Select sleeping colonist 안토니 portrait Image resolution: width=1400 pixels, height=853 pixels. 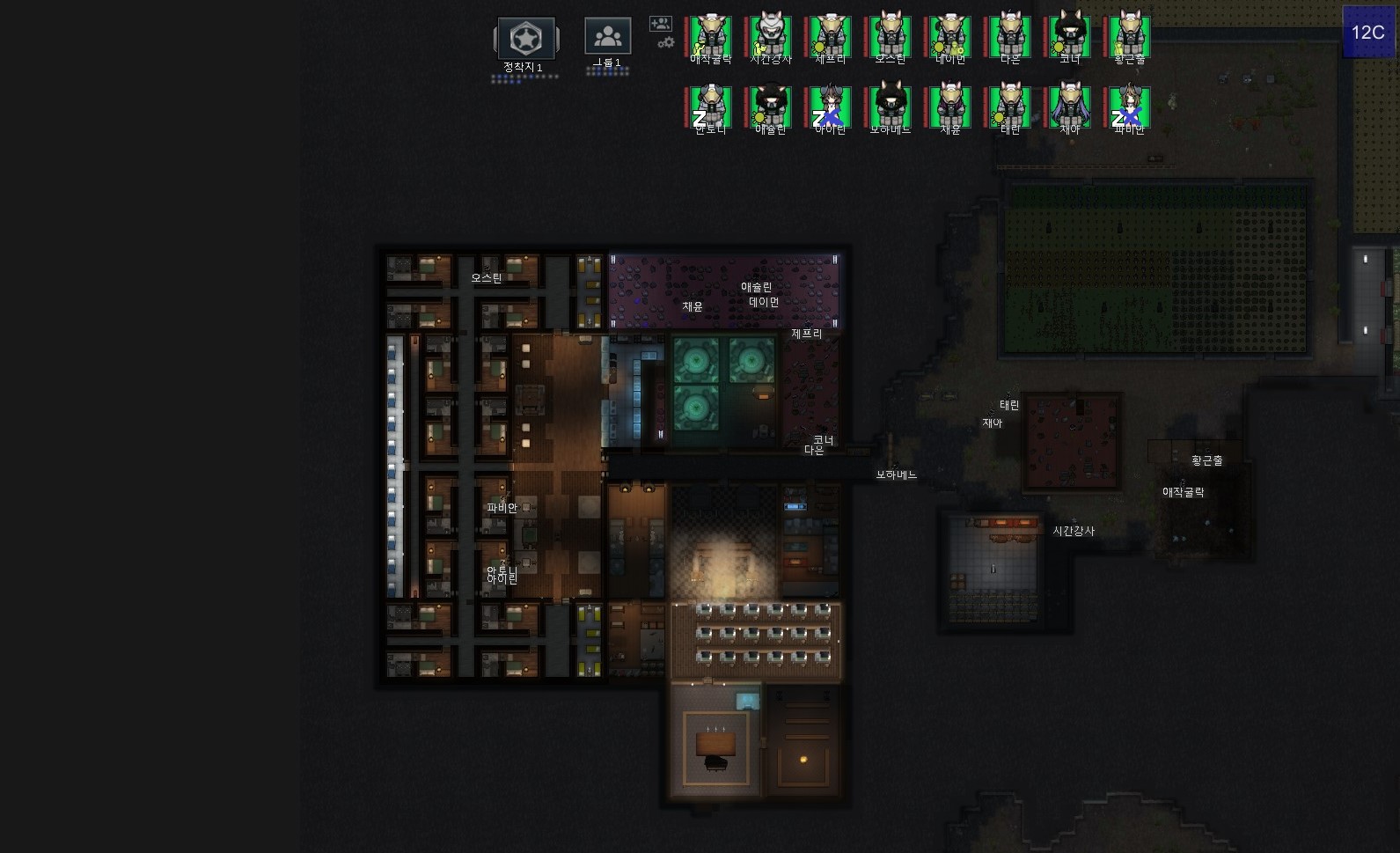point(711,107)
